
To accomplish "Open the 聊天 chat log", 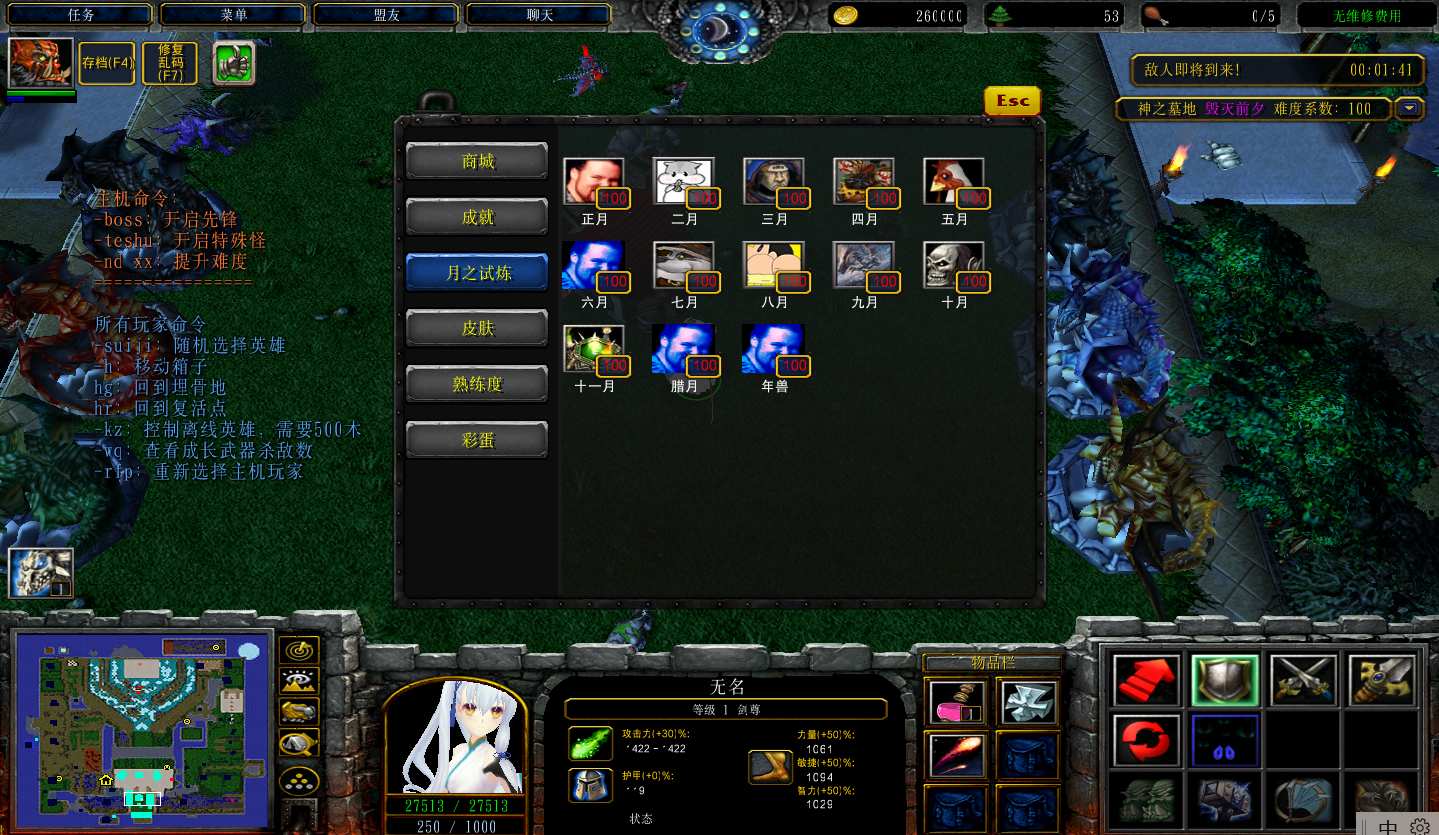I will (x=539, y=15).
